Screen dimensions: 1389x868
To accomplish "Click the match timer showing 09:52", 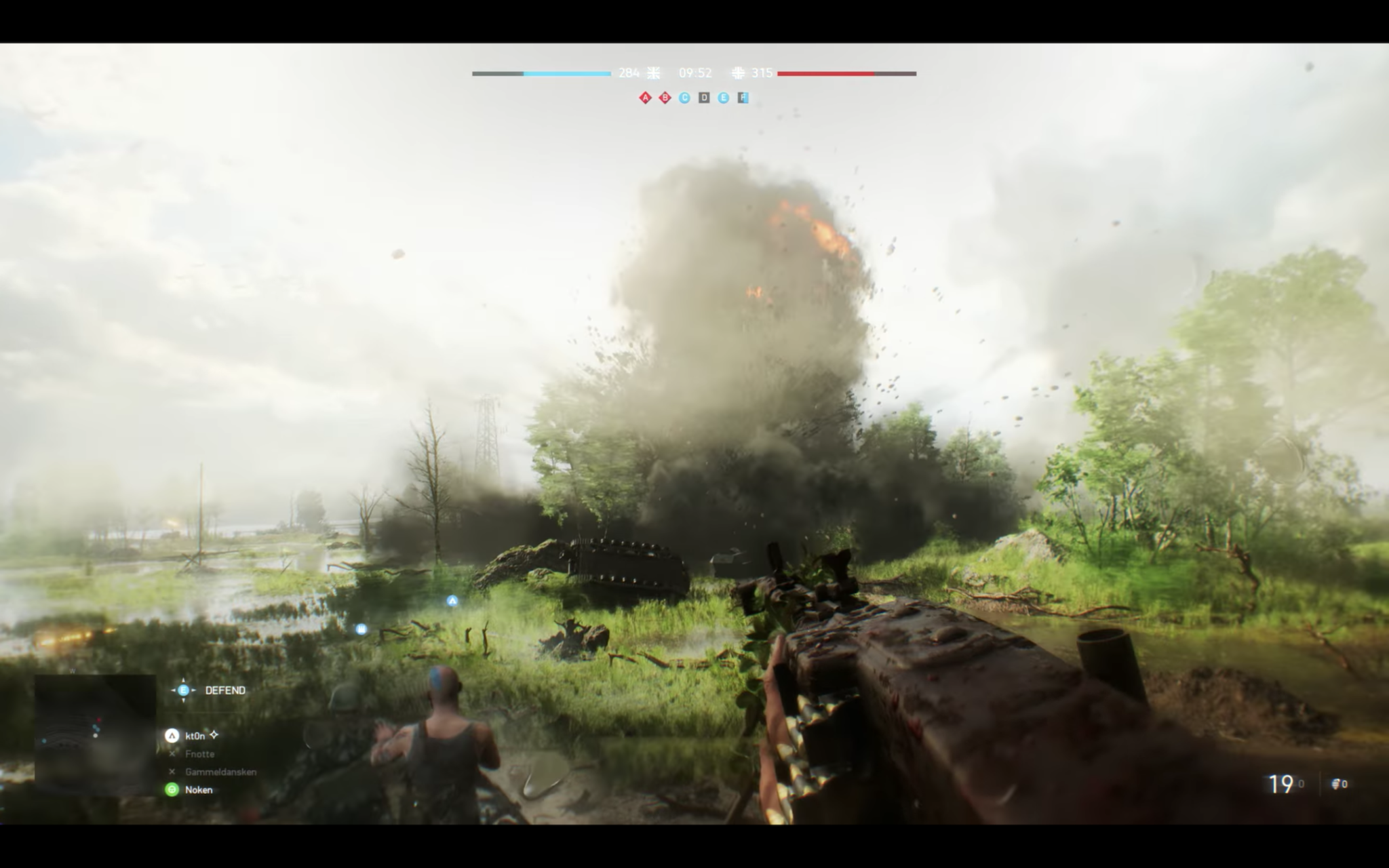I will 694,73.
